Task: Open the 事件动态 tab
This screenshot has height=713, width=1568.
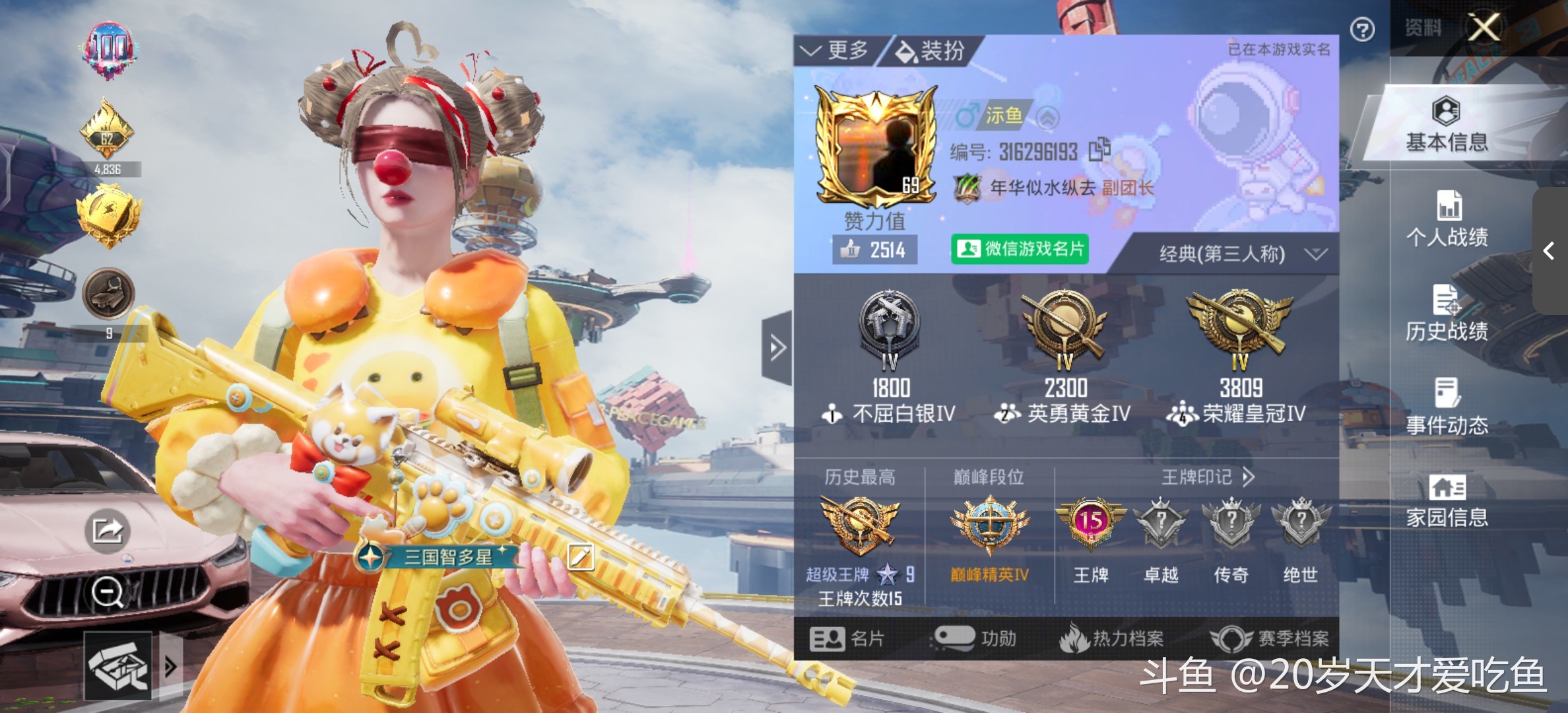Action: tap(1447, 407)
